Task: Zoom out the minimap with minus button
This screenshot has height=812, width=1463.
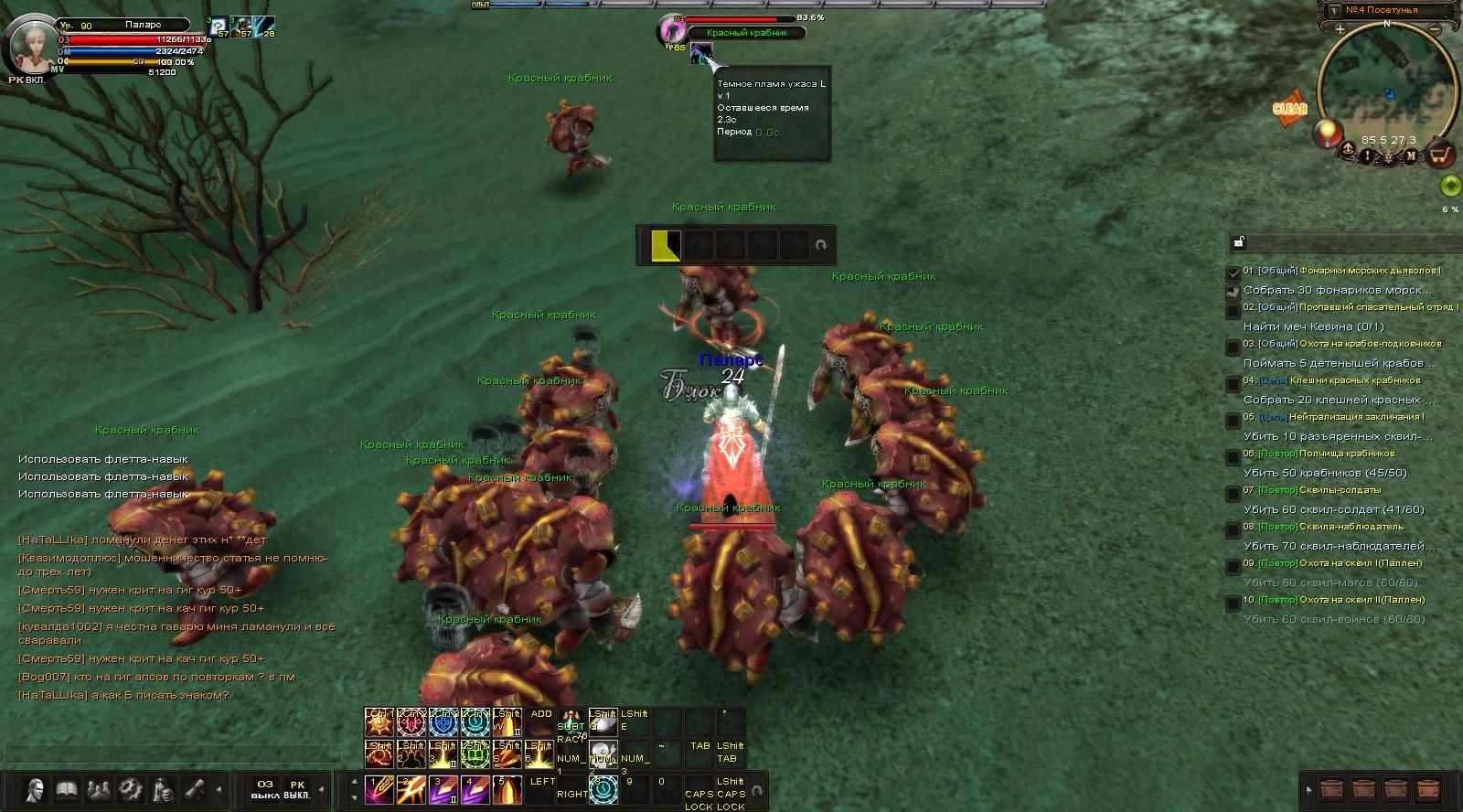Action: pyautogui.click(x=1435, y=30)
